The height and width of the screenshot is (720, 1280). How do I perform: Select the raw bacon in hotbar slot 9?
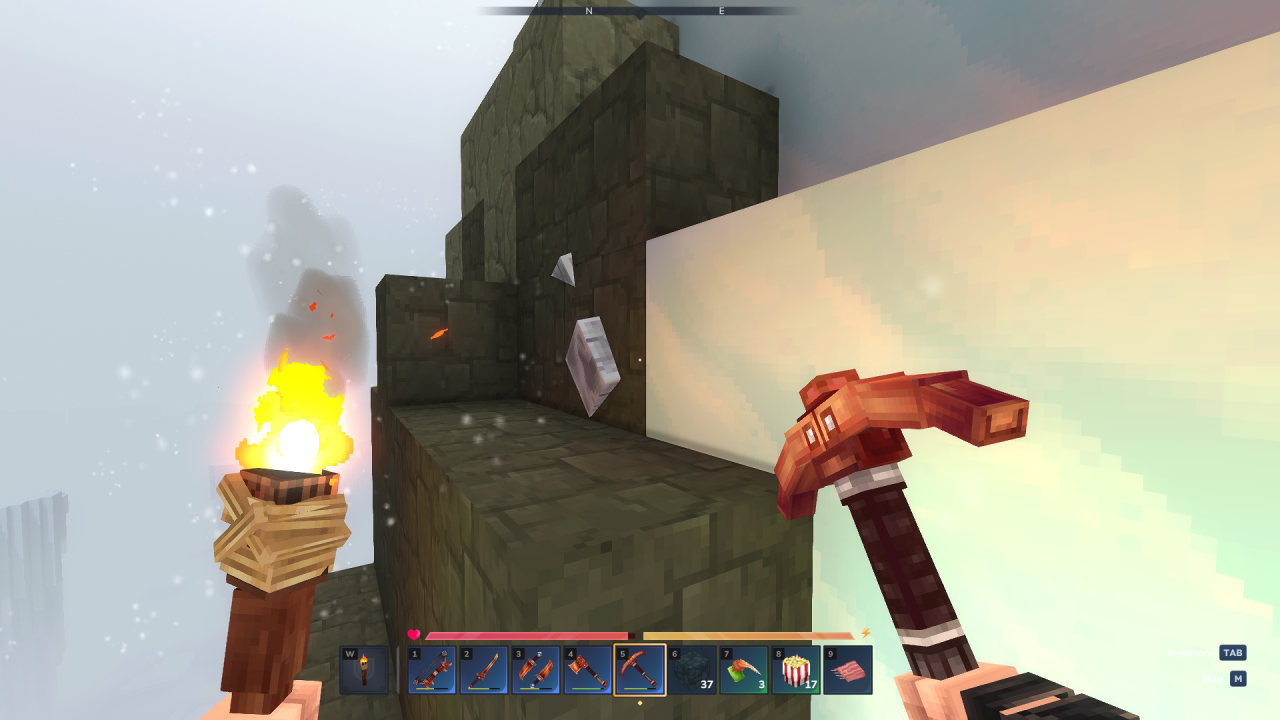846,668
